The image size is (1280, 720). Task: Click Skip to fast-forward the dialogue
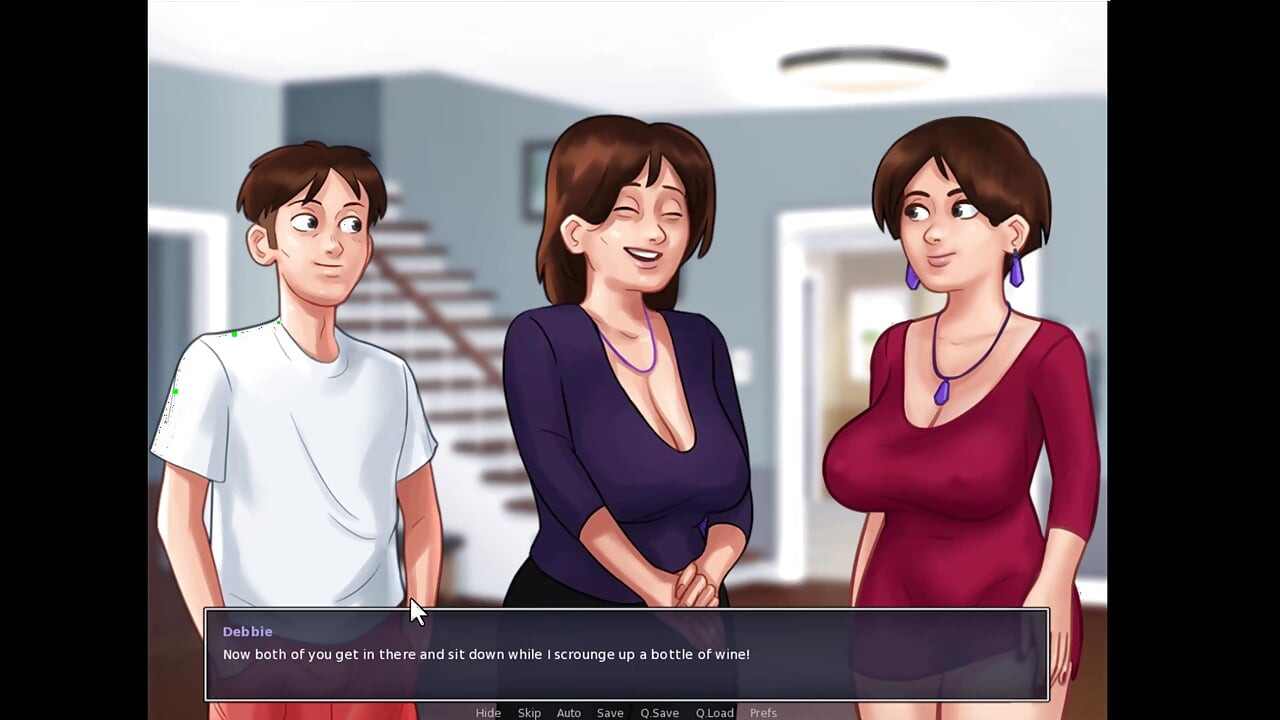529,712
